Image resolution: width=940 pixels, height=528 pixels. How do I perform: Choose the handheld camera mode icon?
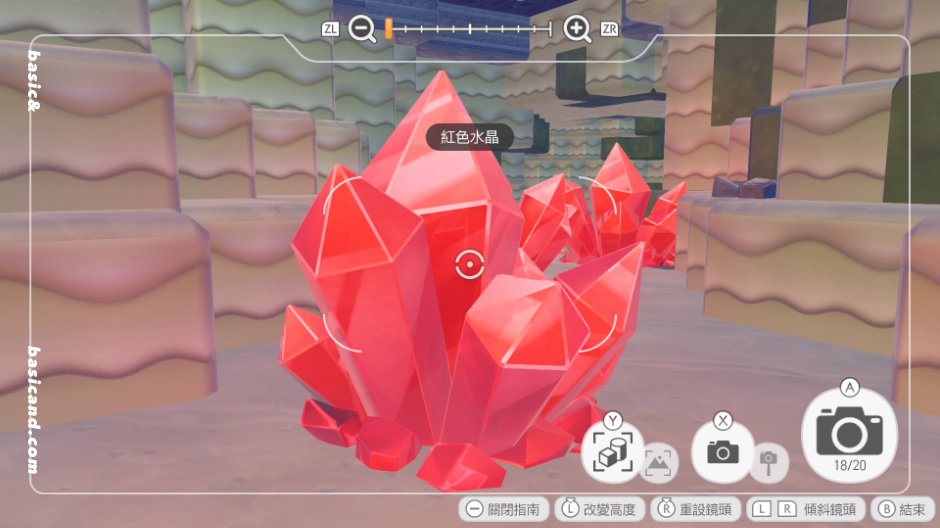coord(722,452)
